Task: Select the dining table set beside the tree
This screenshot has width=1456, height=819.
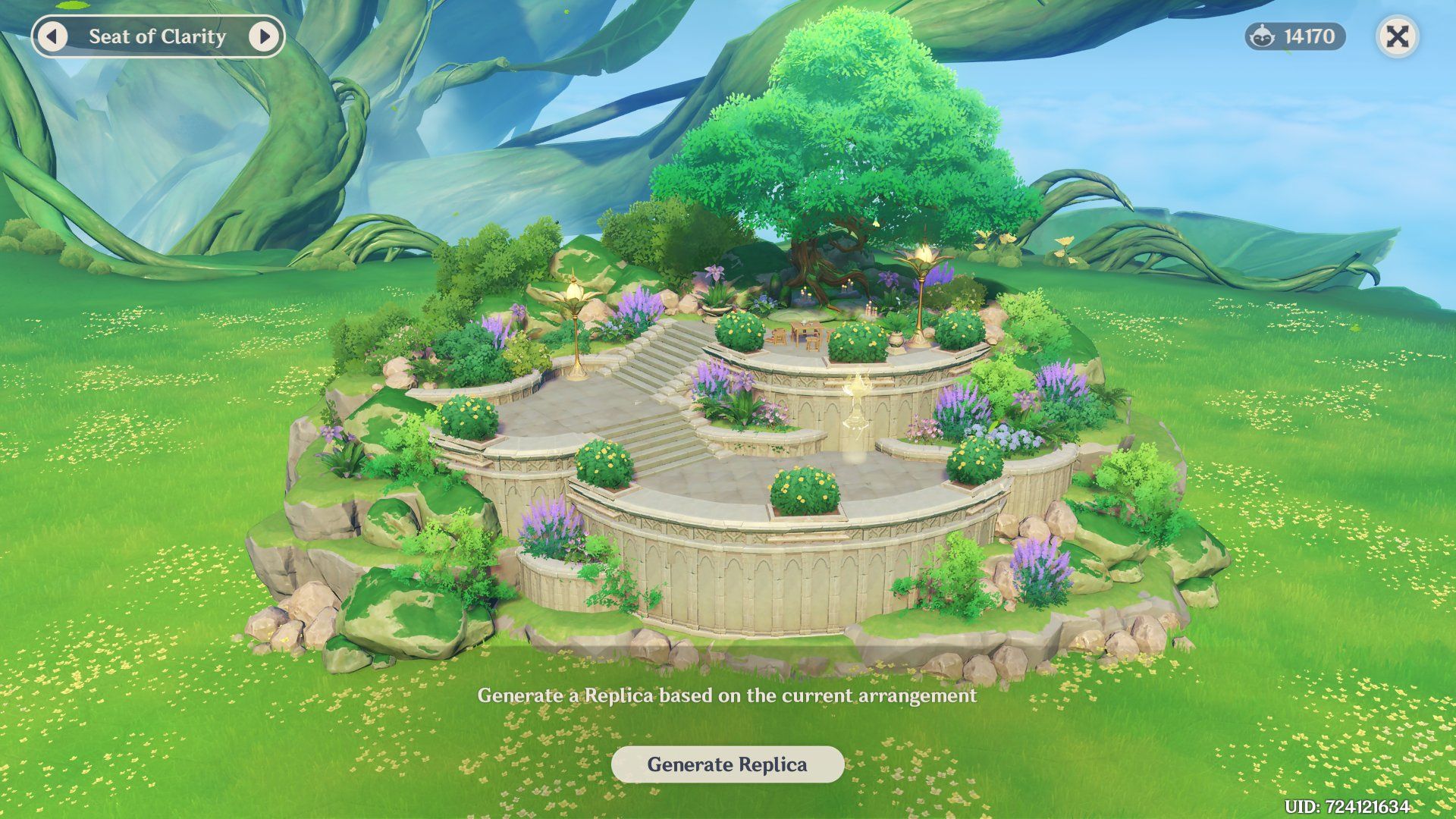Action: (x=802, y=334)
